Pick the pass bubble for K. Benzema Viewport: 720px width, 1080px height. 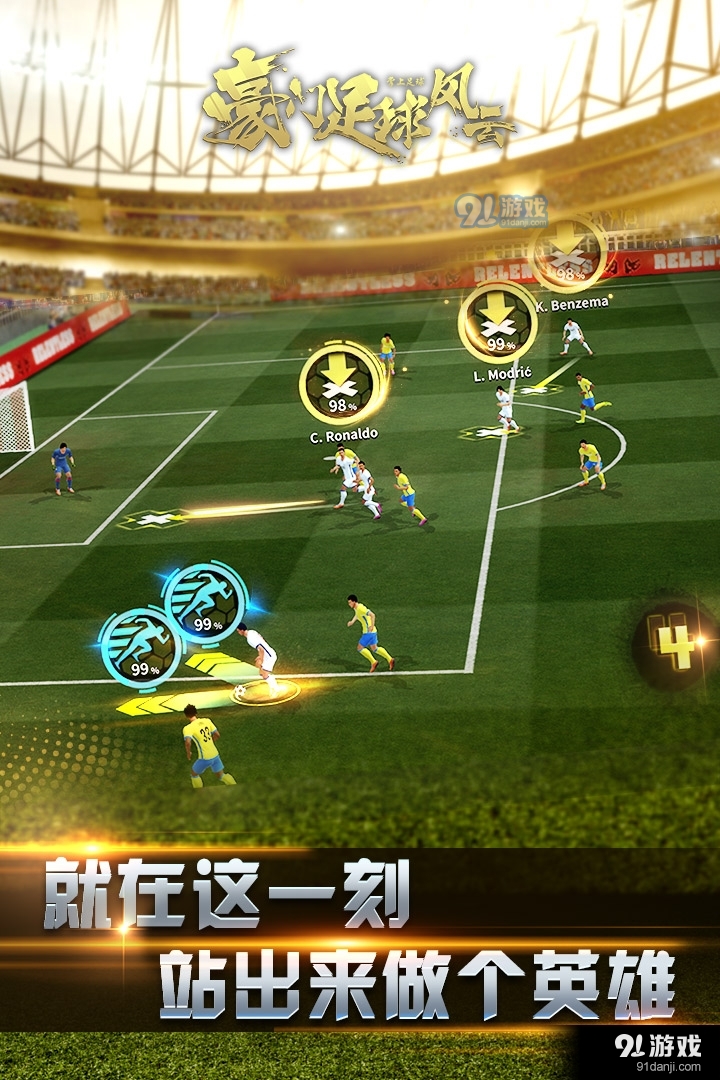coord(569,252)
